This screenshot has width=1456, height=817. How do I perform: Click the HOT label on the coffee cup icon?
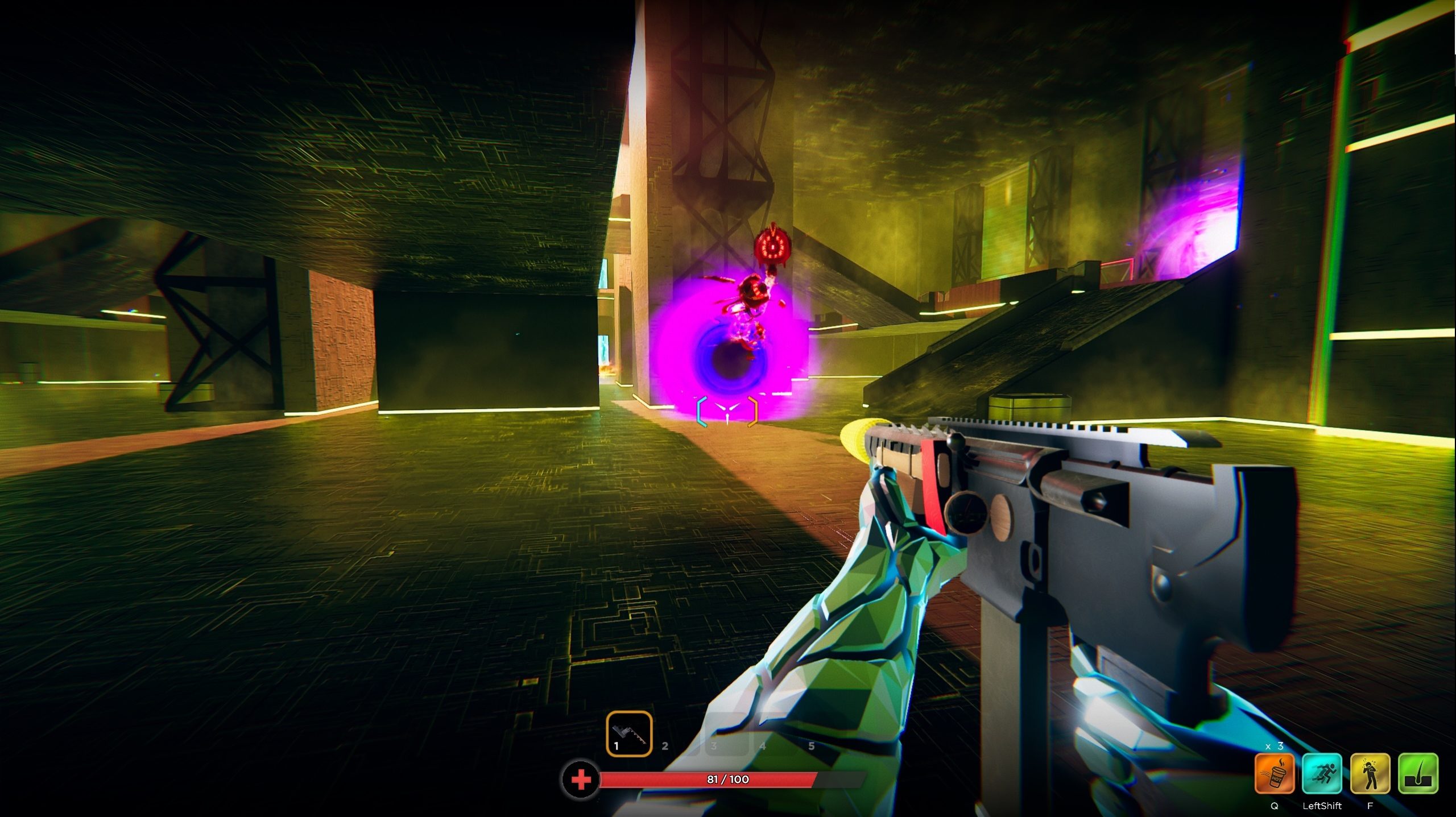(x=1275, y=778)
